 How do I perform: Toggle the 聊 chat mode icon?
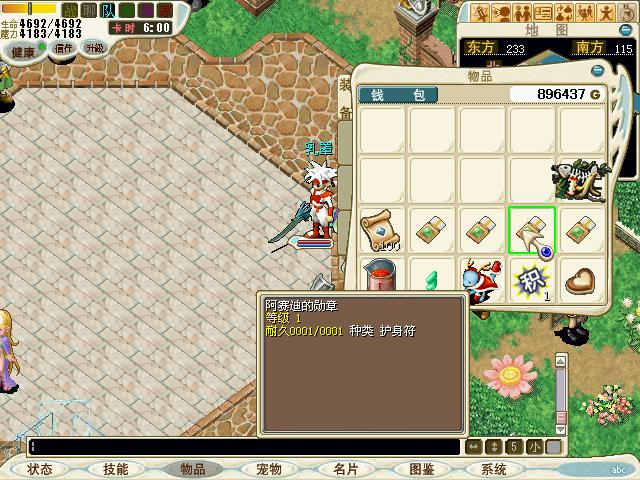tap(88, 10)
